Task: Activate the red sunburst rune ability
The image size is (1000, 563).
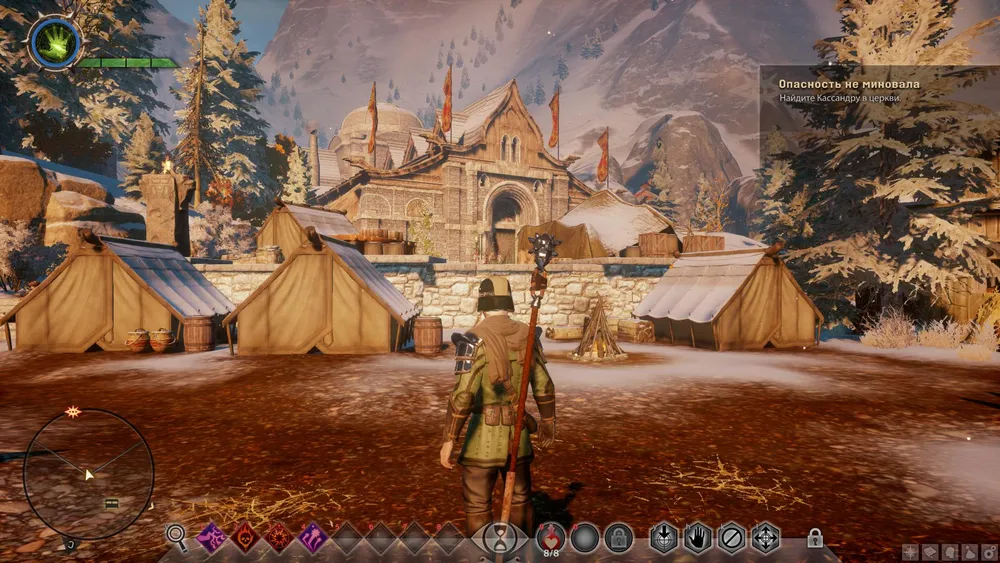Action: [279, 537]
